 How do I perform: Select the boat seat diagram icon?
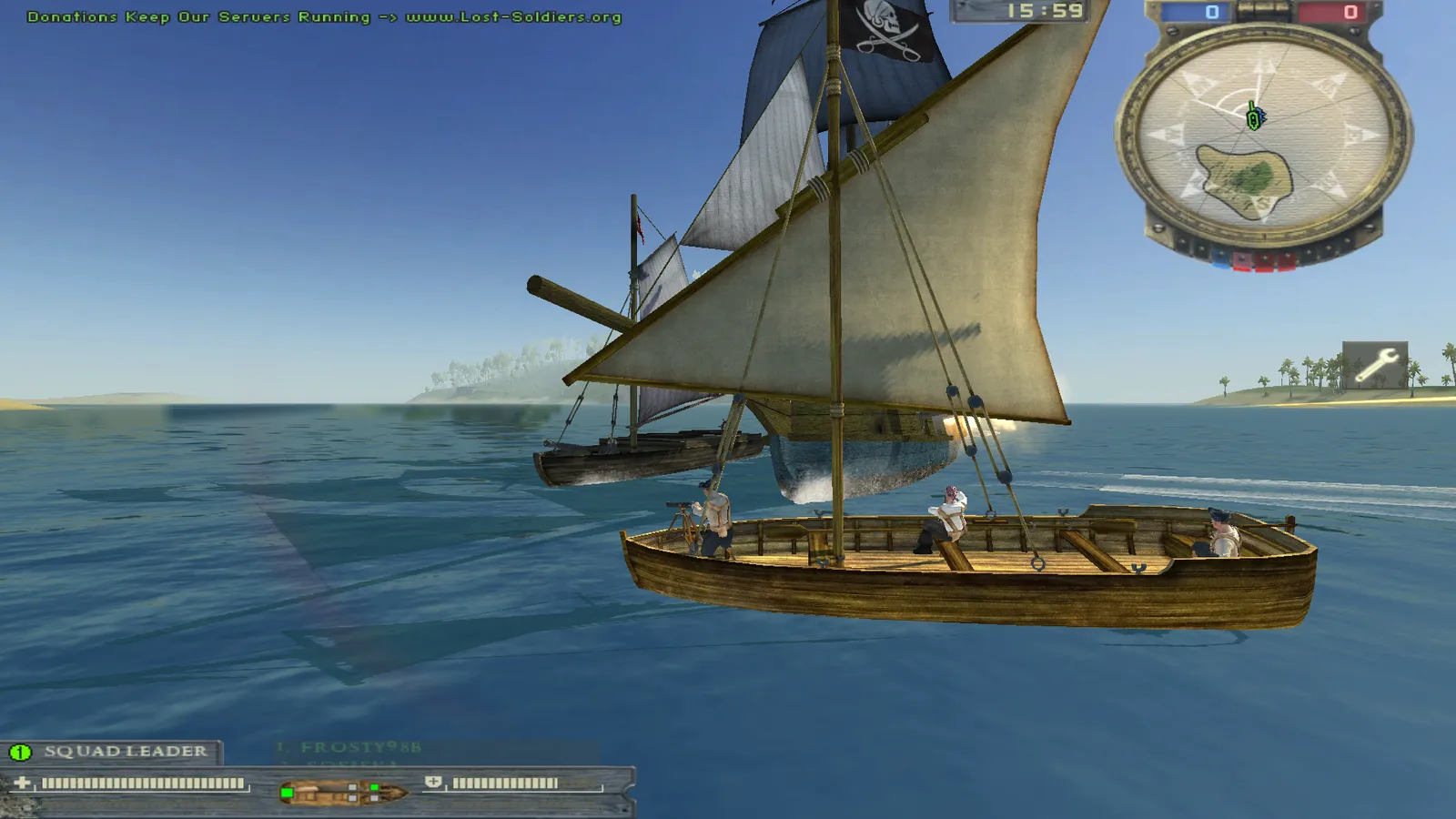tap(343, 793)
